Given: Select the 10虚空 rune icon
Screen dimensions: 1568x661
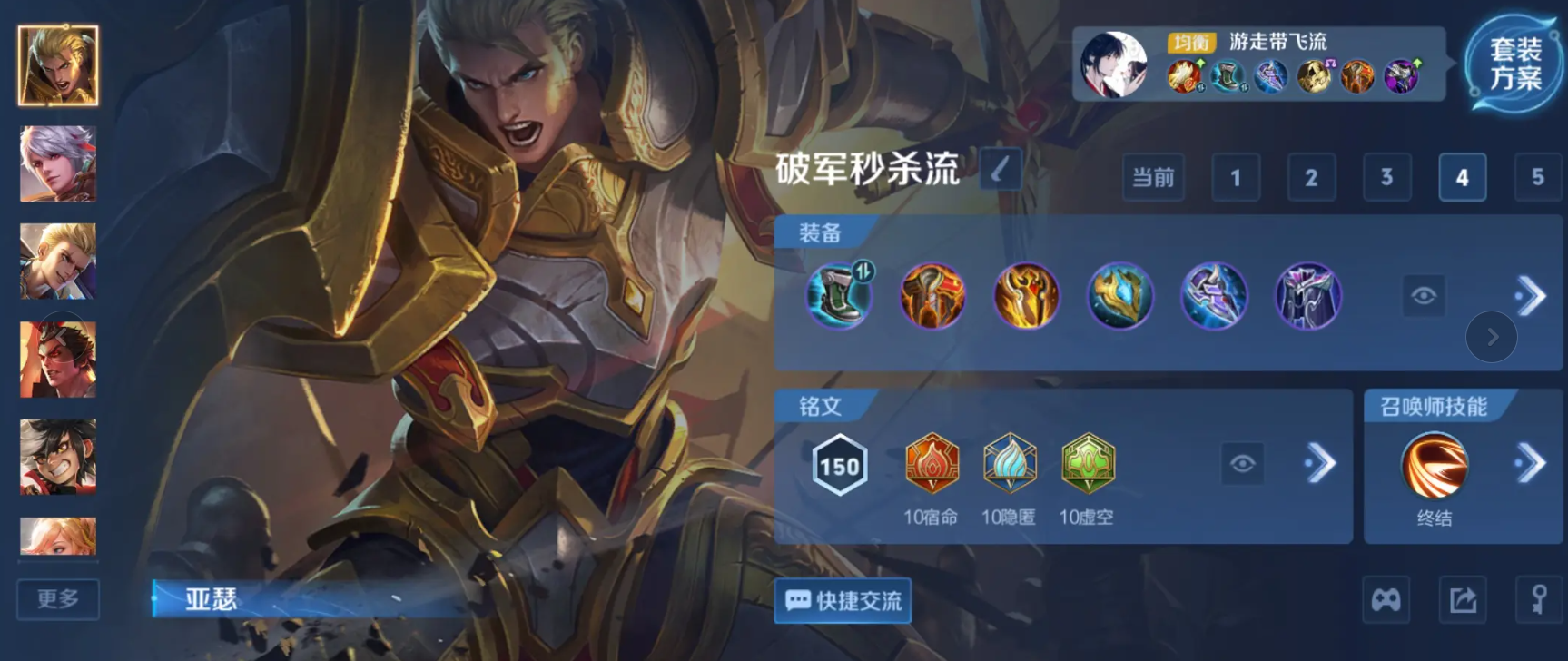Looking at the screenshot, I should coord(1088,464).
